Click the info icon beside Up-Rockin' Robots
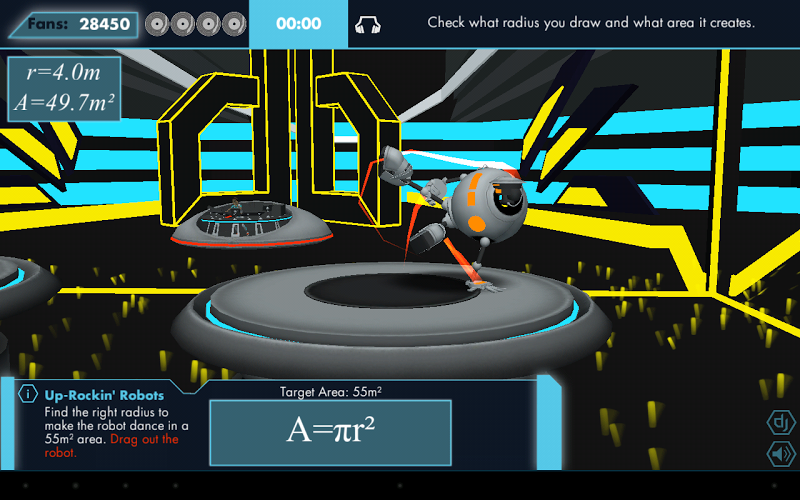Screen dimensions: 800x500 30,395
